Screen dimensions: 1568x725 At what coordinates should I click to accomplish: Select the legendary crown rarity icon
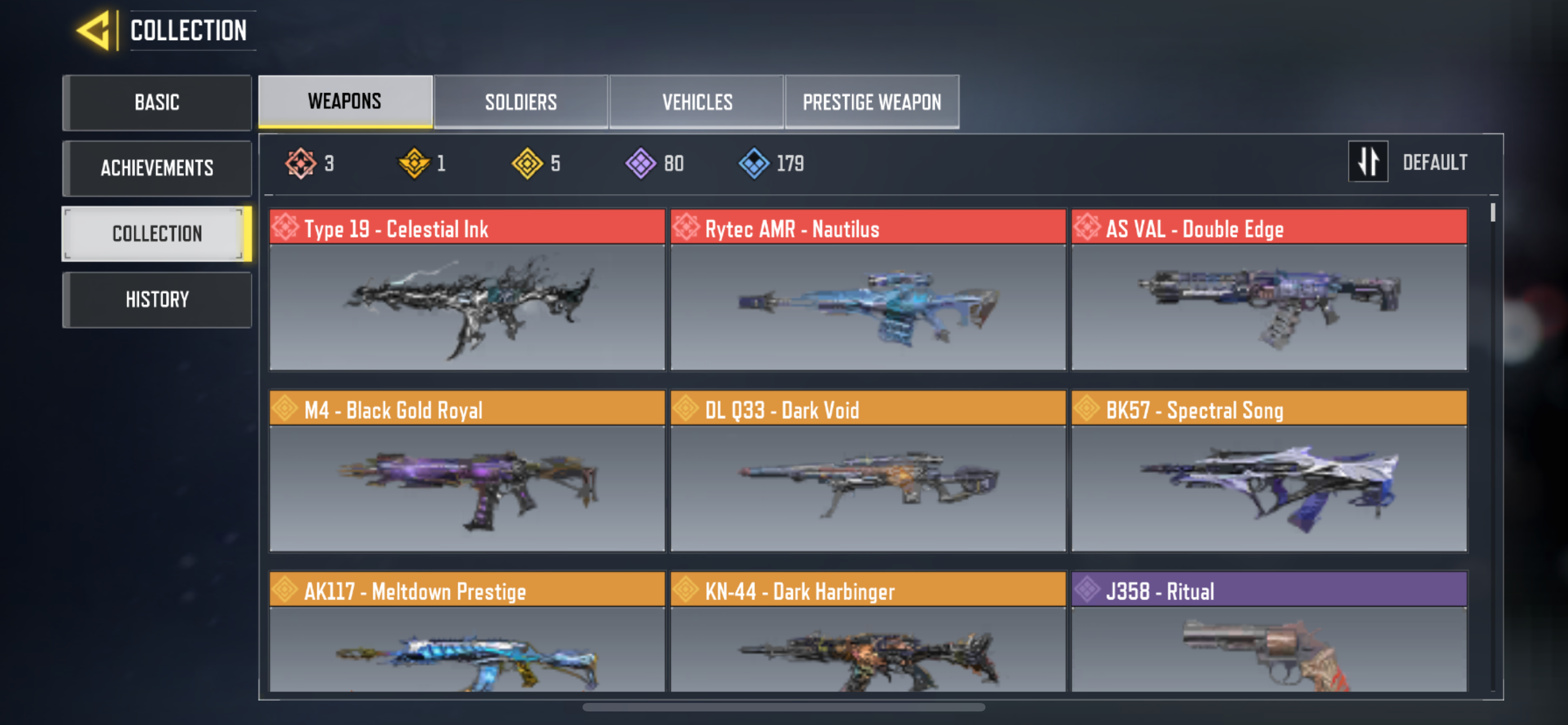click(x=413, y=163)
